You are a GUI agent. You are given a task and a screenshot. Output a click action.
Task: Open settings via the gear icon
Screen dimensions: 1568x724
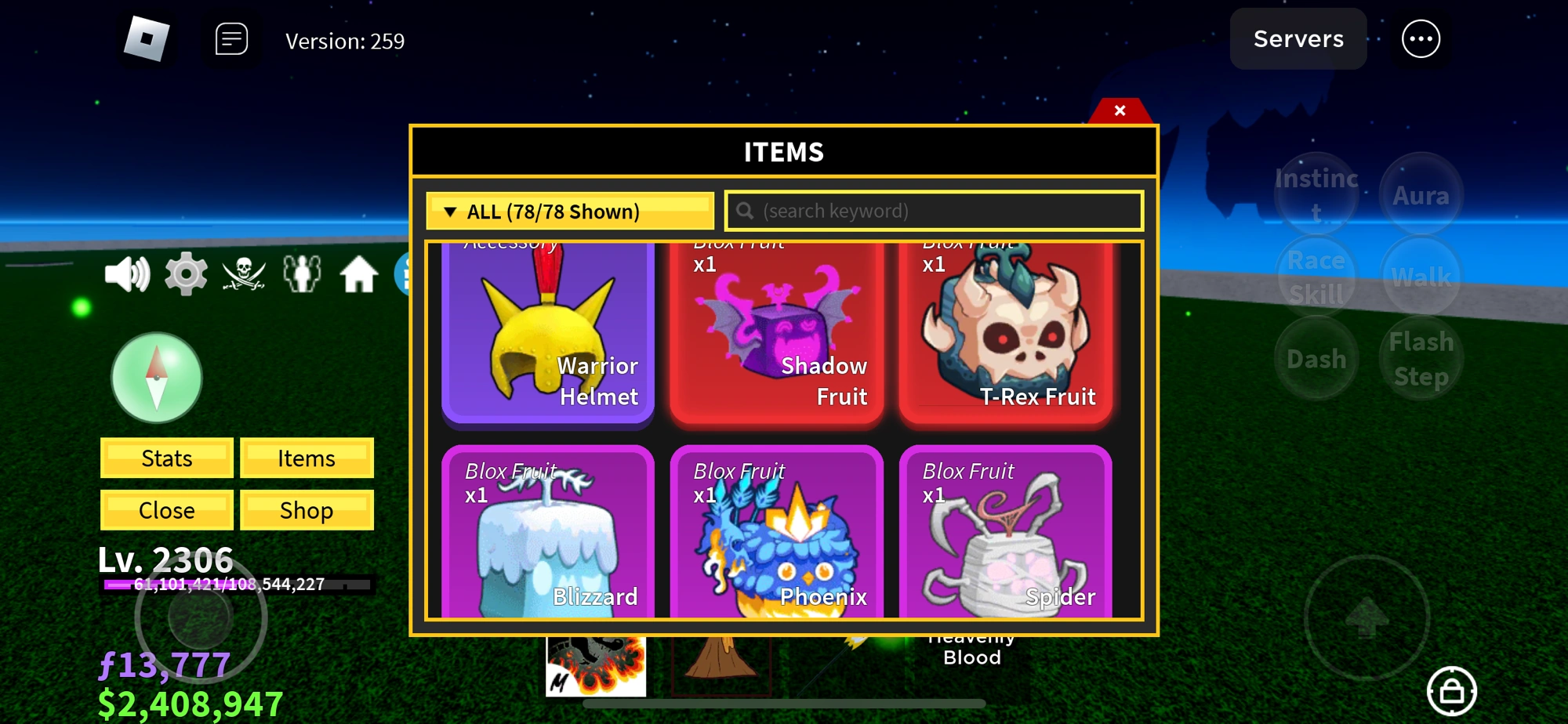pos(186,276)
